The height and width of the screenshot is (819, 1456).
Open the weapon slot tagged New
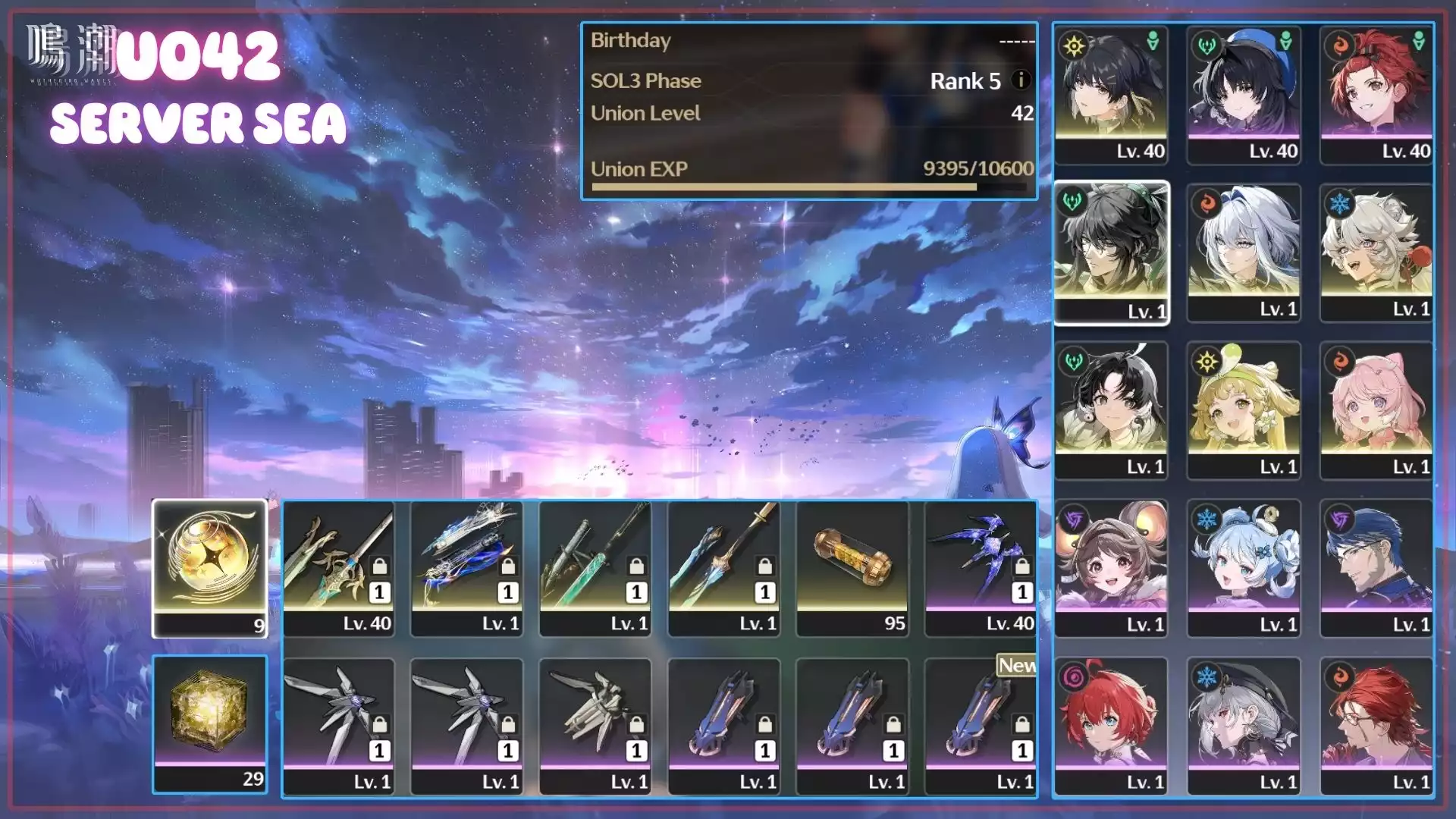pyautogui.click(x=981, y=726)
